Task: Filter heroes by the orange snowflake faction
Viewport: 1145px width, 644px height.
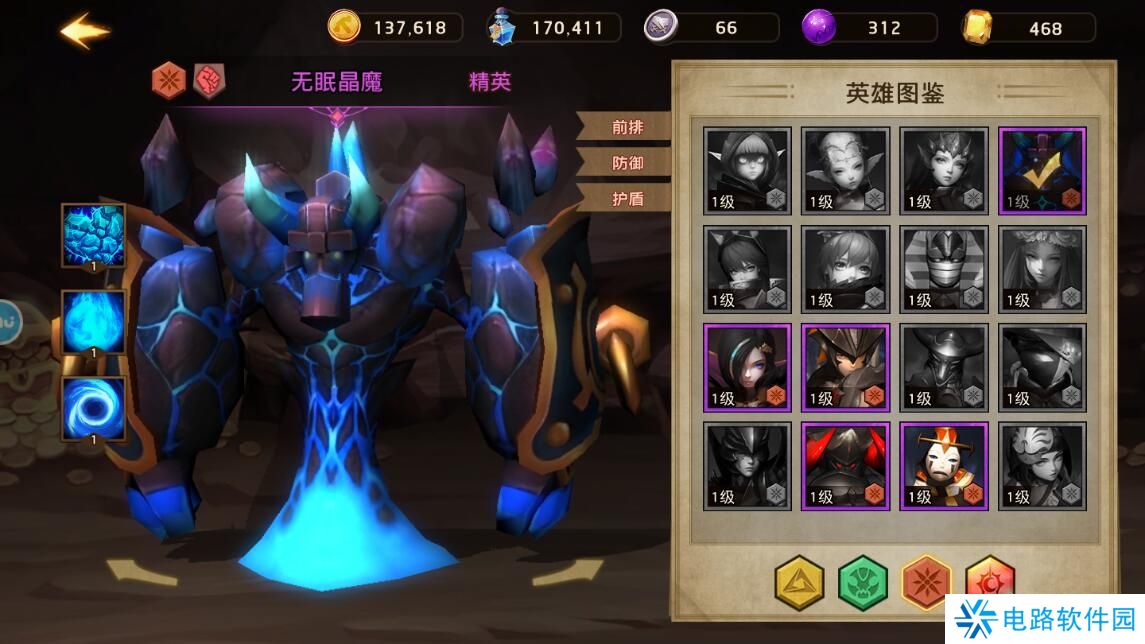Action: [926, 583]
